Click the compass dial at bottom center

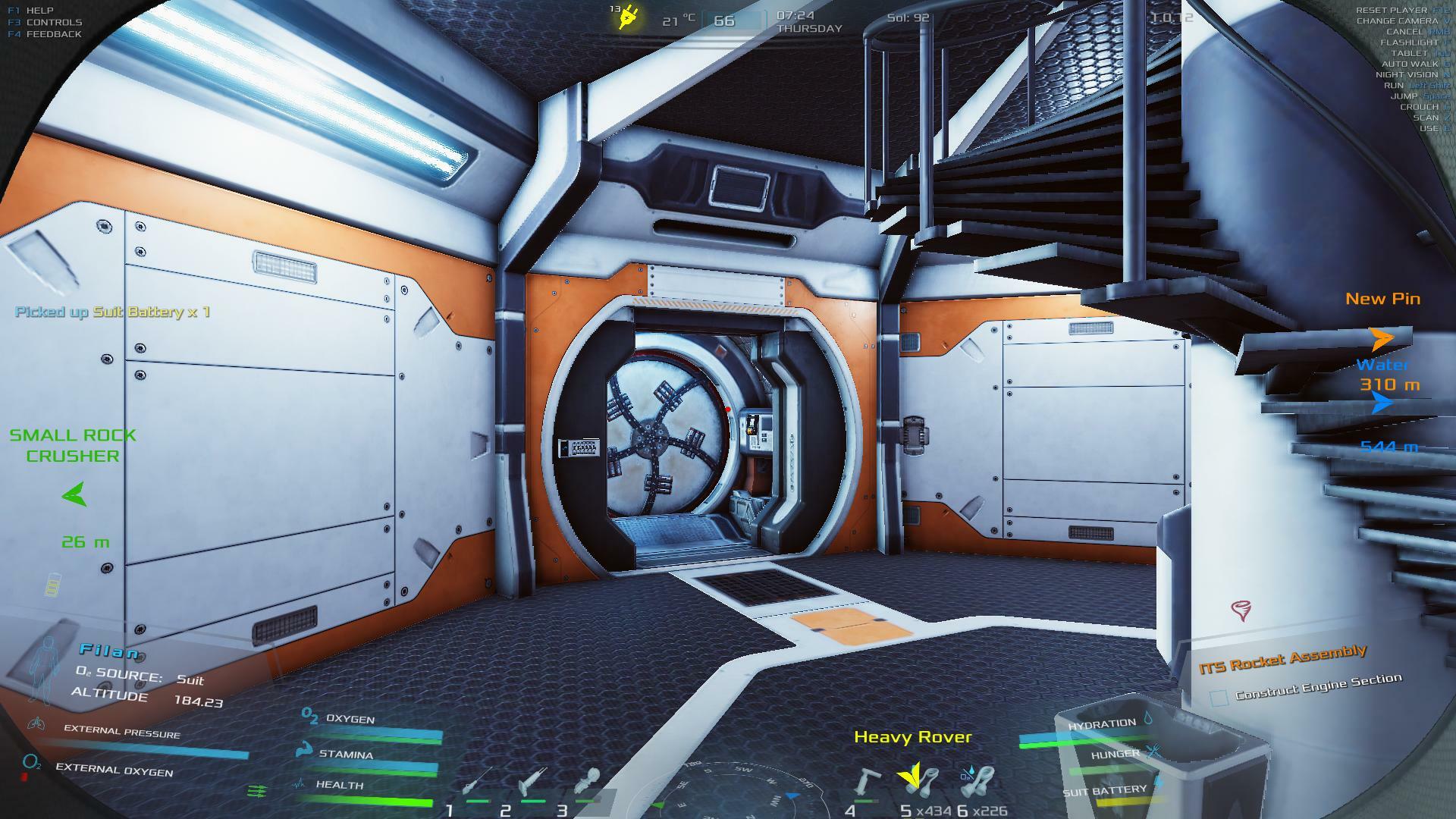pos(728,792)
